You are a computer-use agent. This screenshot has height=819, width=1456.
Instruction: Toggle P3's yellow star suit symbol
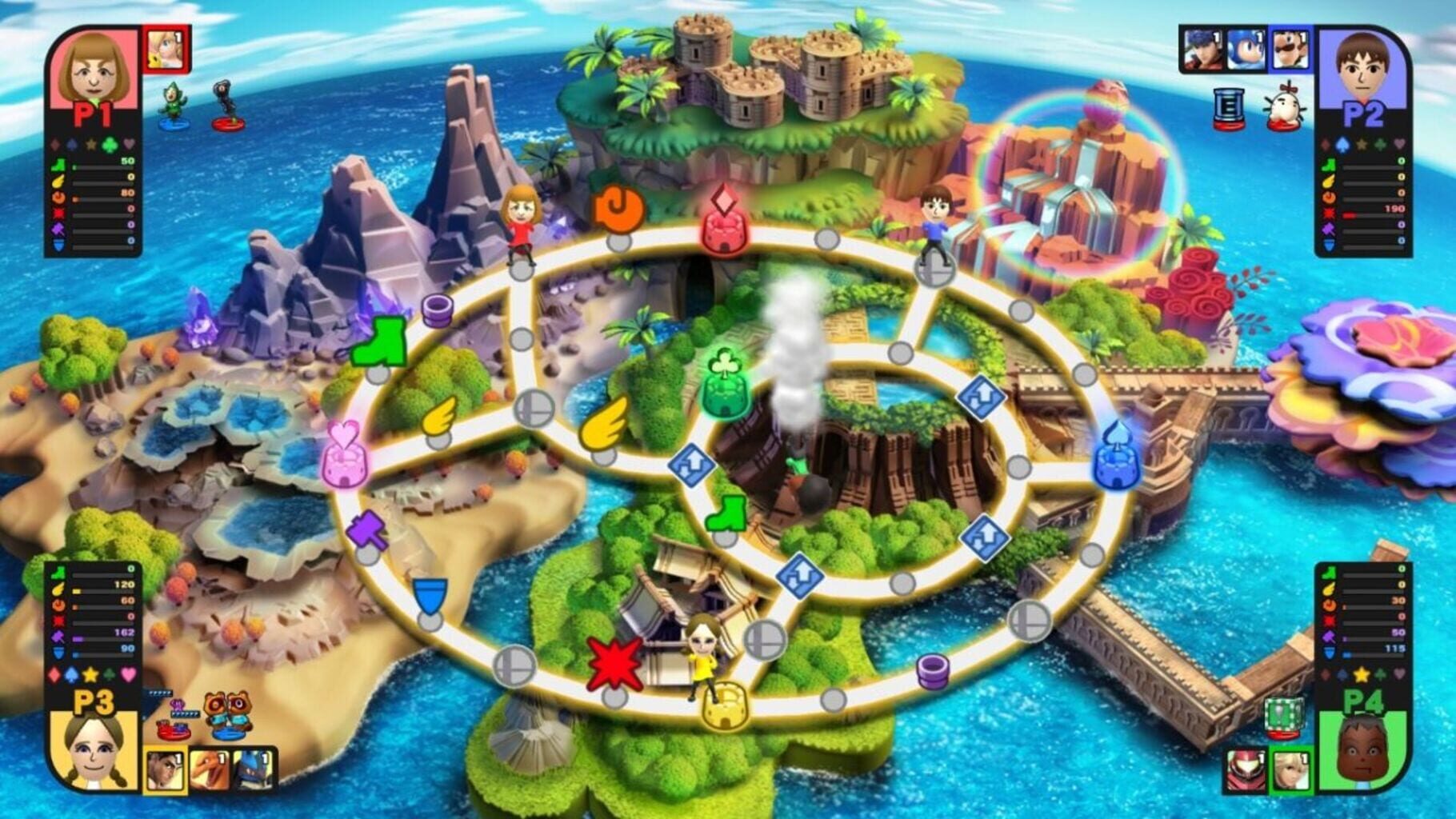[90, 673]
